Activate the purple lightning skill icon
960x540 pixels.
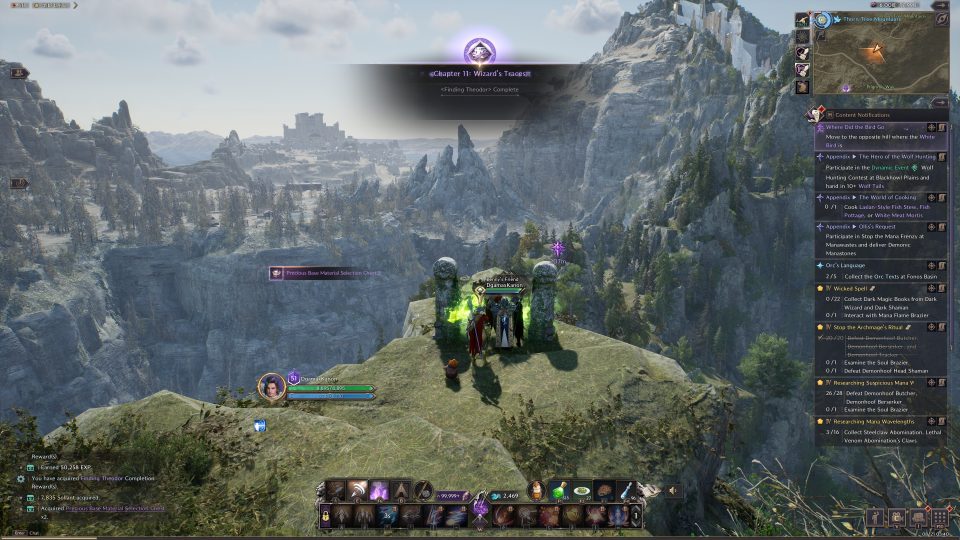tap(380, 490)
